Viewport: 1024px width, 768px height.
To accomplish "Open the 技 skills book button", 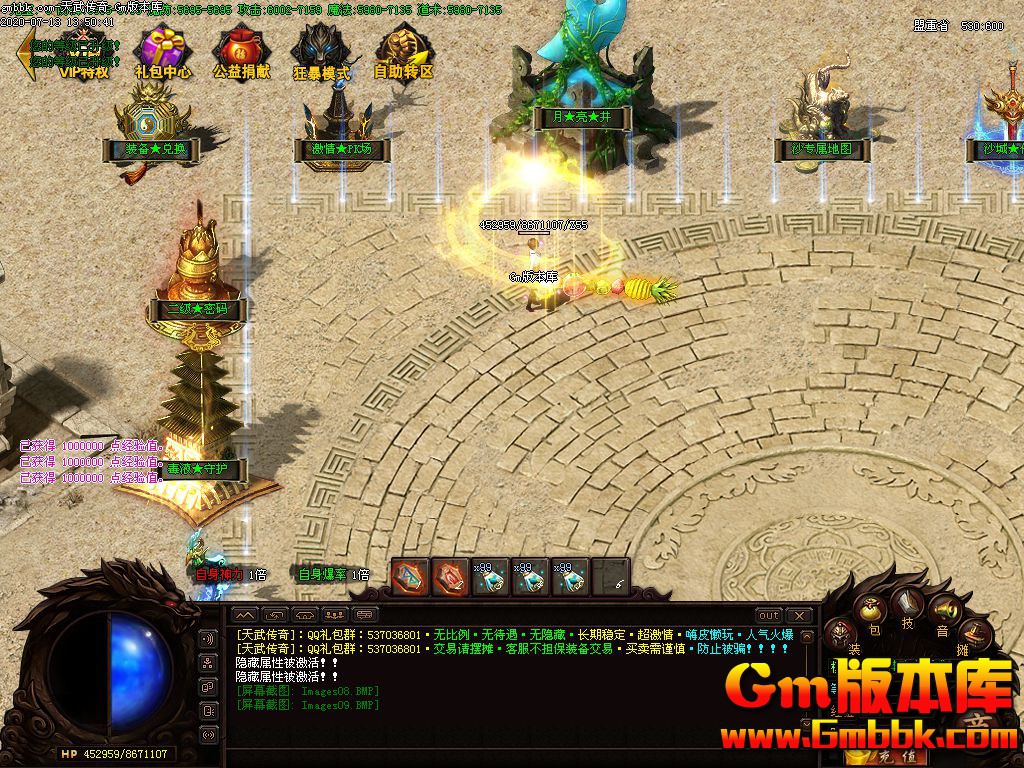I will coord(909,607).
